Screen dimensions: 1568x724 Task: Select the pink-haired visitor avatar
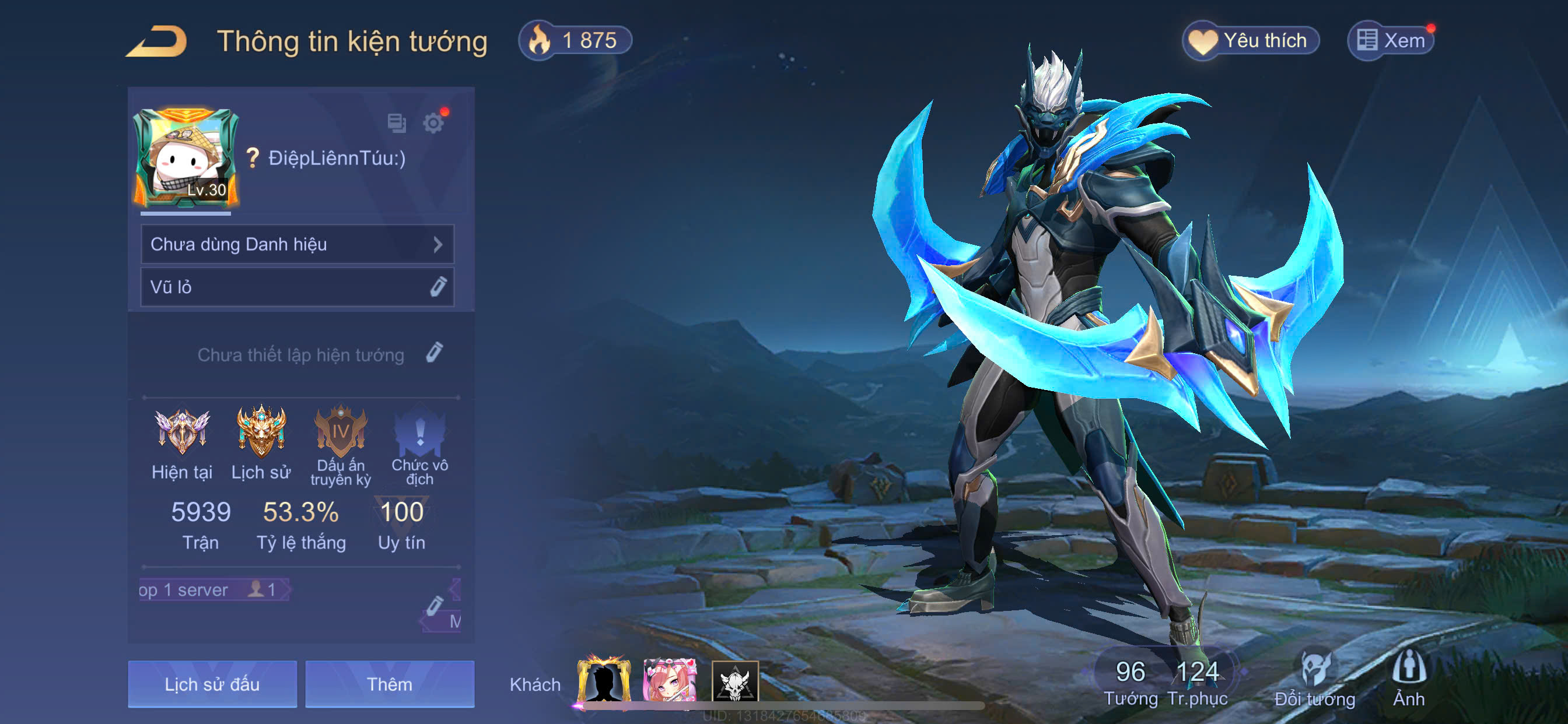670,681
